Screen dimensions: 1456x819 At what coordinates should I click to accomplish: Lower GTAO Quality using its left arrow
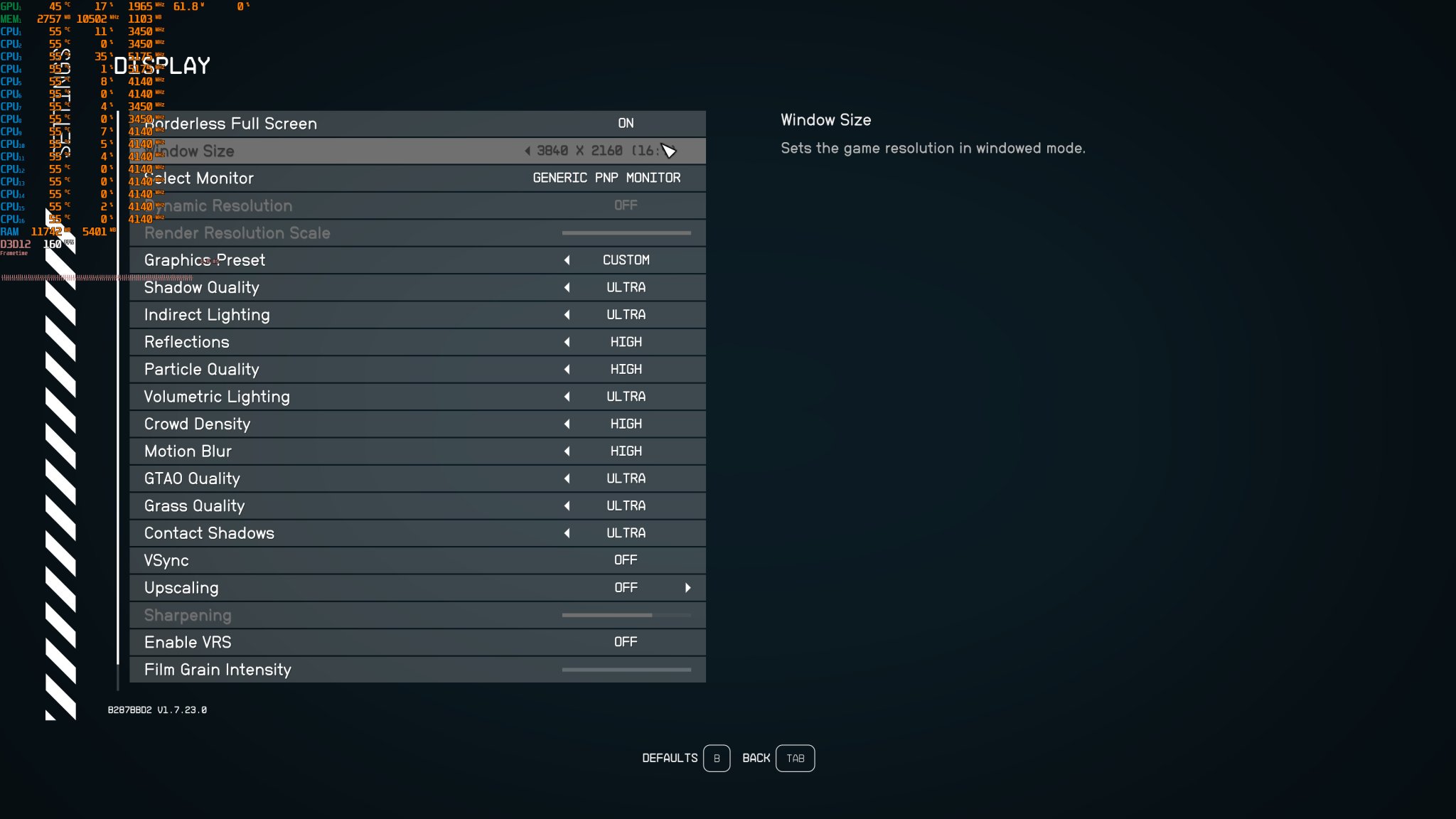click(x=567, y=478)
